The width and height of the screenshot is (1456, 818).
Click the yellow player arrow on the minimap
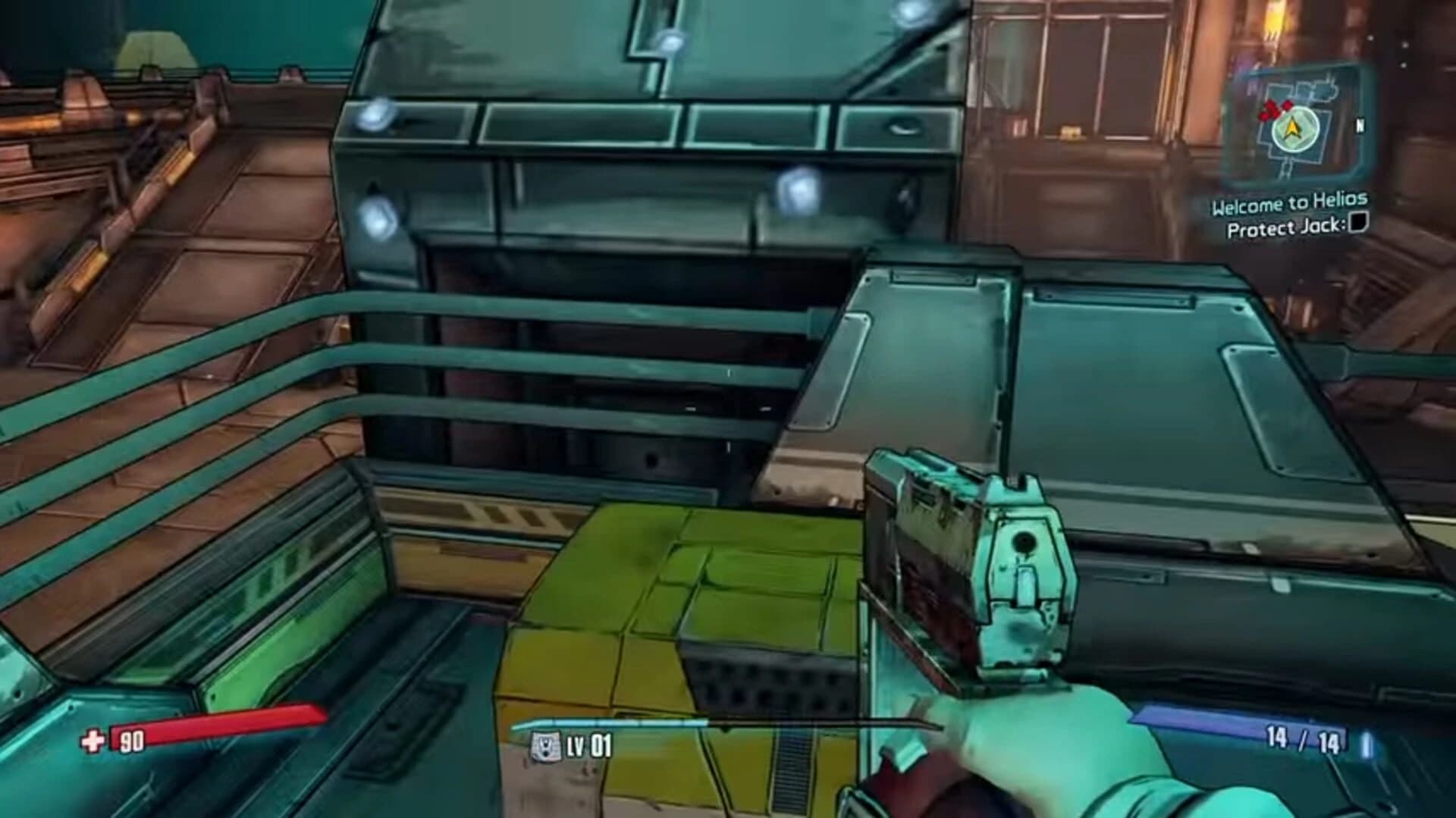1293,129
